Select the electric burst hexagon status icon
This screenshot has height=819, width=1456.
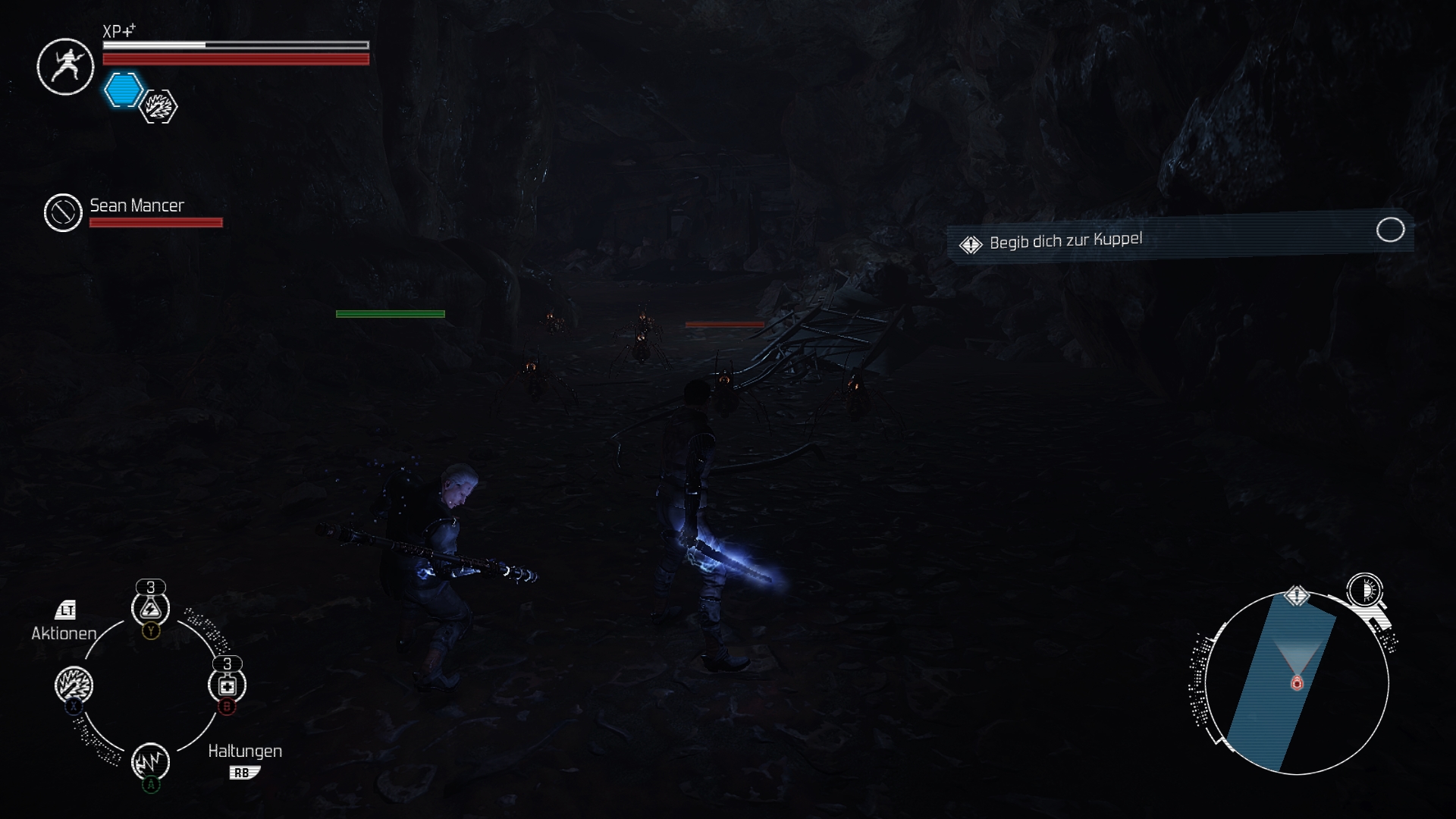click(159, 107)
